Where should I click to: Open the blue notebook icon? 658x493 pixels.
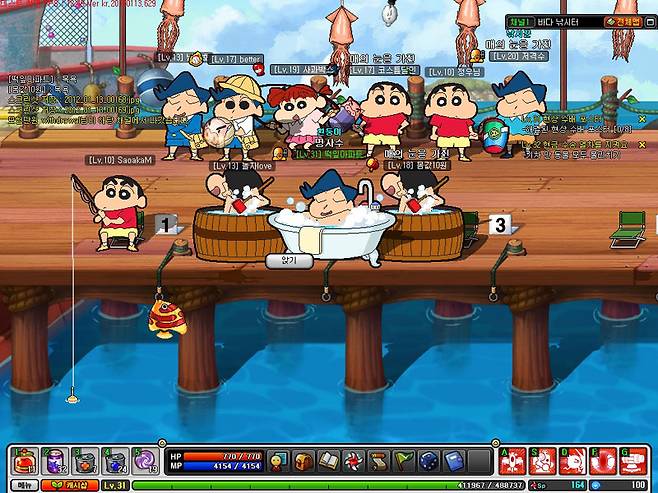(x=452, y=461)
